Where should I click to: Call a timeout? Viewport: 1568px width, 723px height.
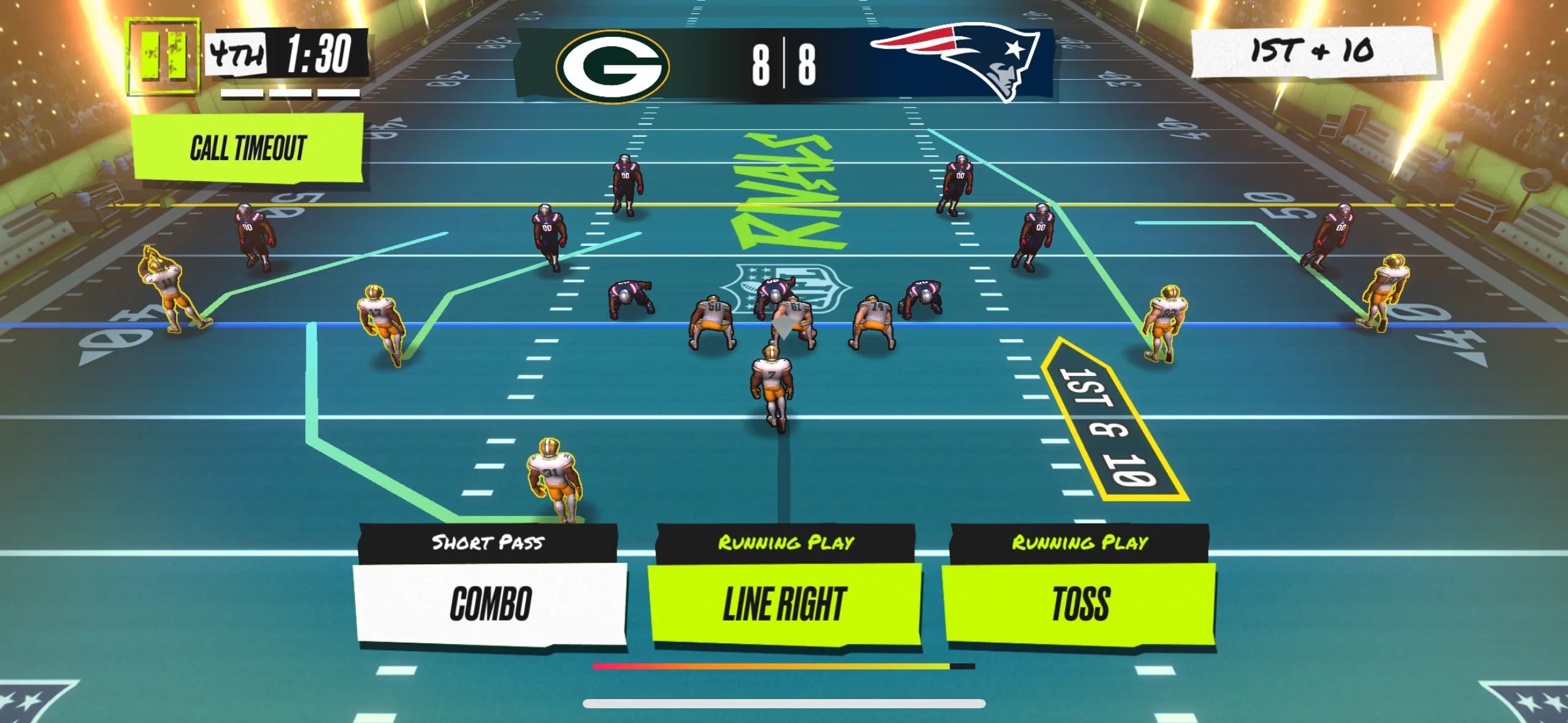click(248, 148)
